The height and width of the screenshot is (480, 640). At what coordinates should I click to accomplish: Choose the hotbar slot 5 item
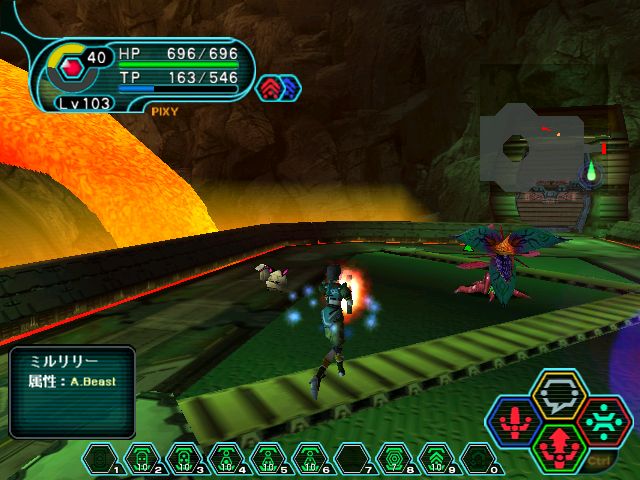click(268, 459)
